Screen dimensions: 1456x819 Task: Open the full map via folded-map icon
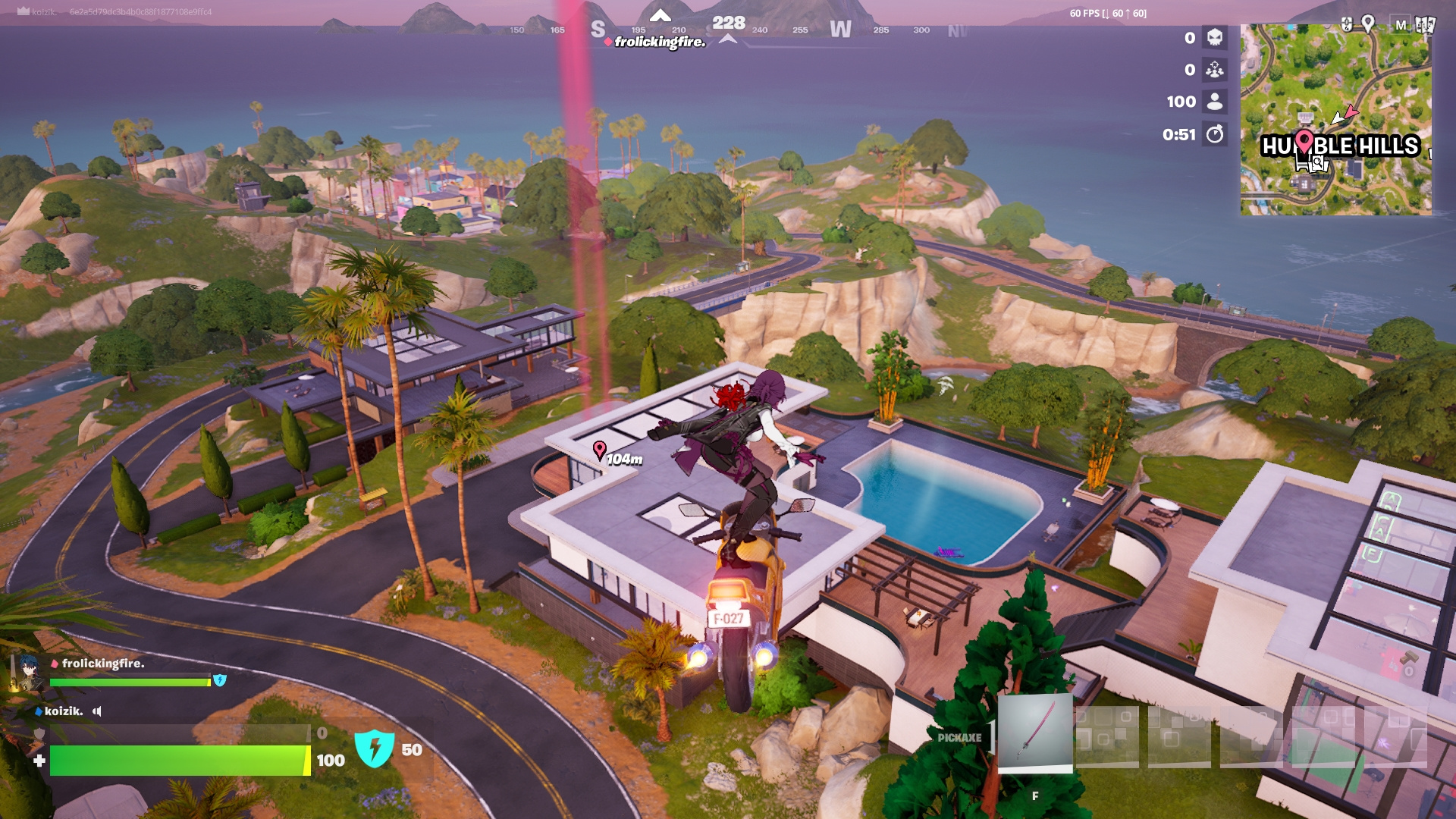(1424, 24)
